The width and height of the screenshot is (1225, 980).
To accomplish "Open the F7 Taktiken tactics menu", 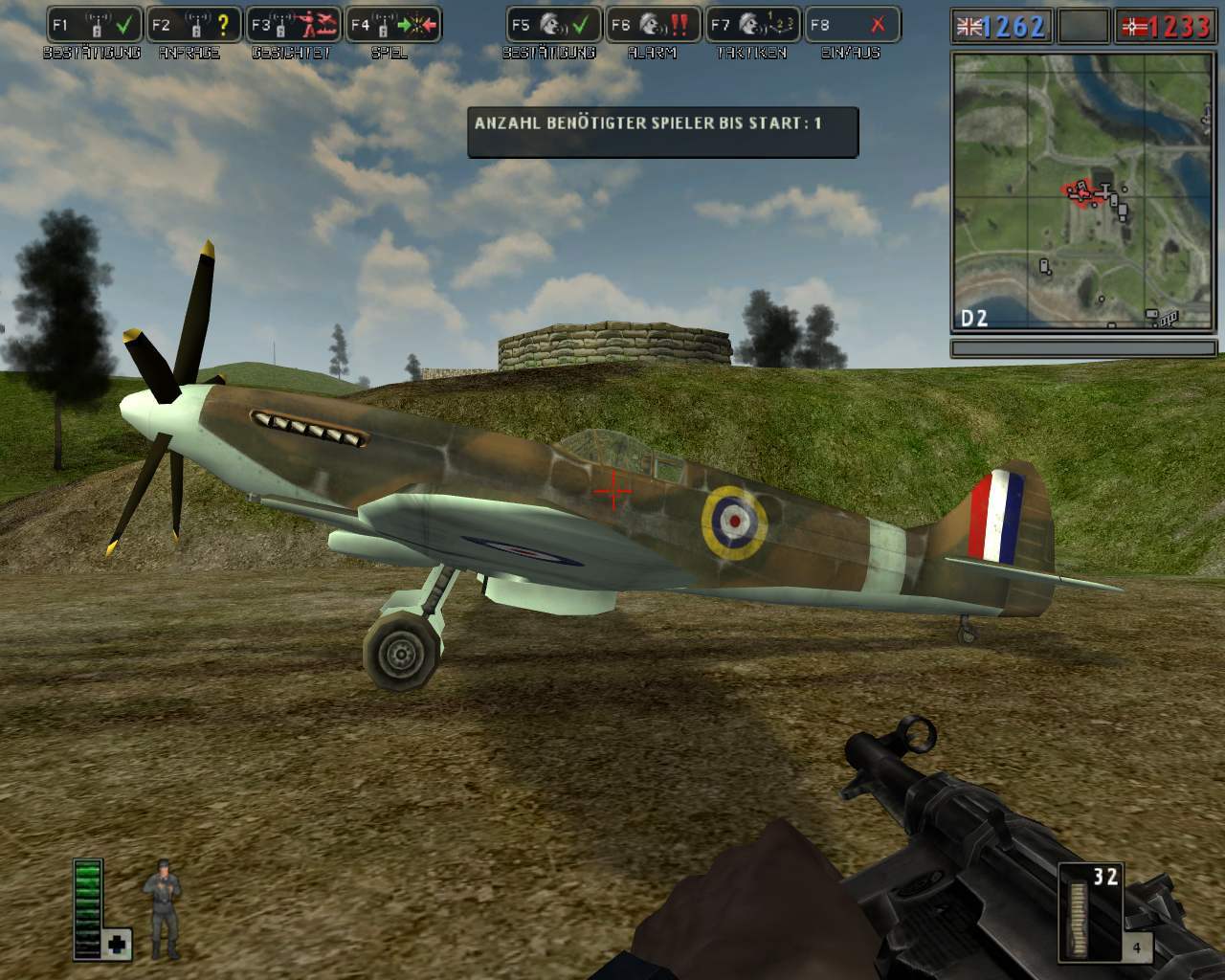I will [753, 25].
